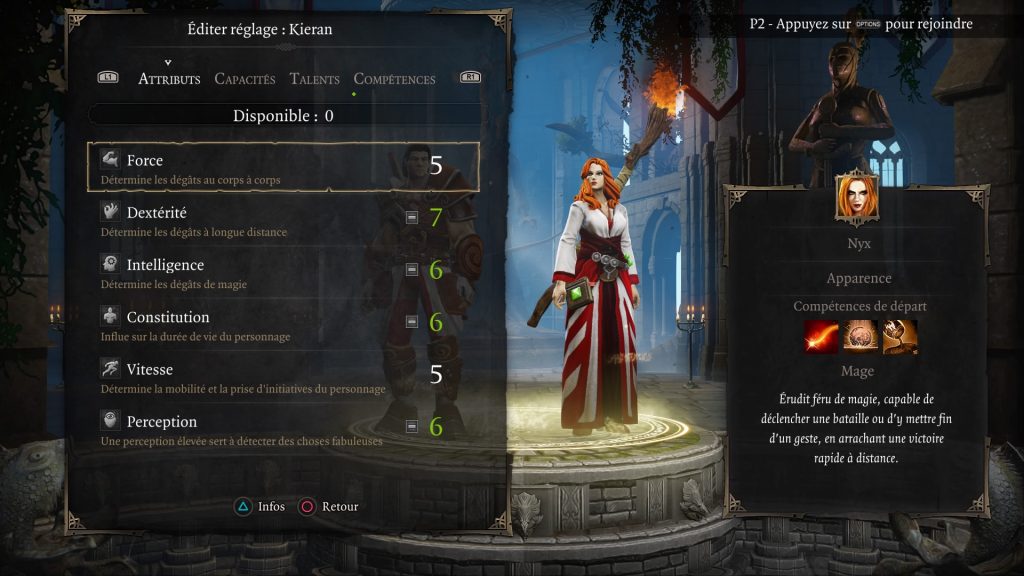Click the minus button beside Perception
The image size is (1024, 576).
pyautogui.click(x=412, y=426)
